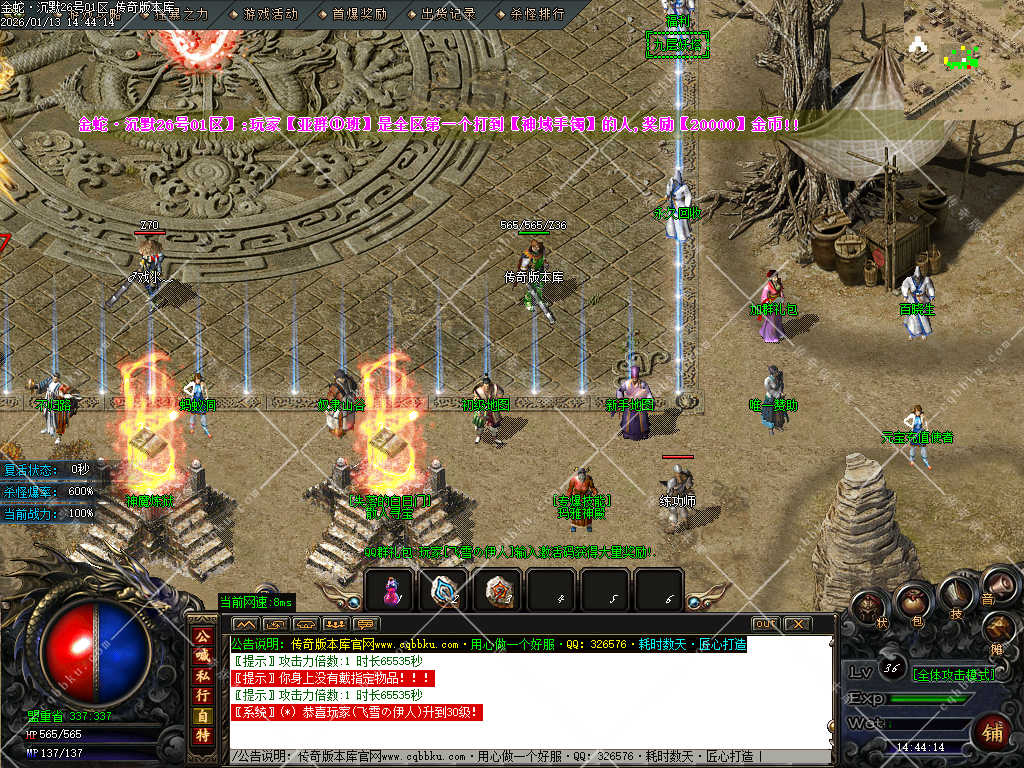Use the pink potion in hotbar slot 1
Screen dimensions: 1024x768
pos(390,590)
